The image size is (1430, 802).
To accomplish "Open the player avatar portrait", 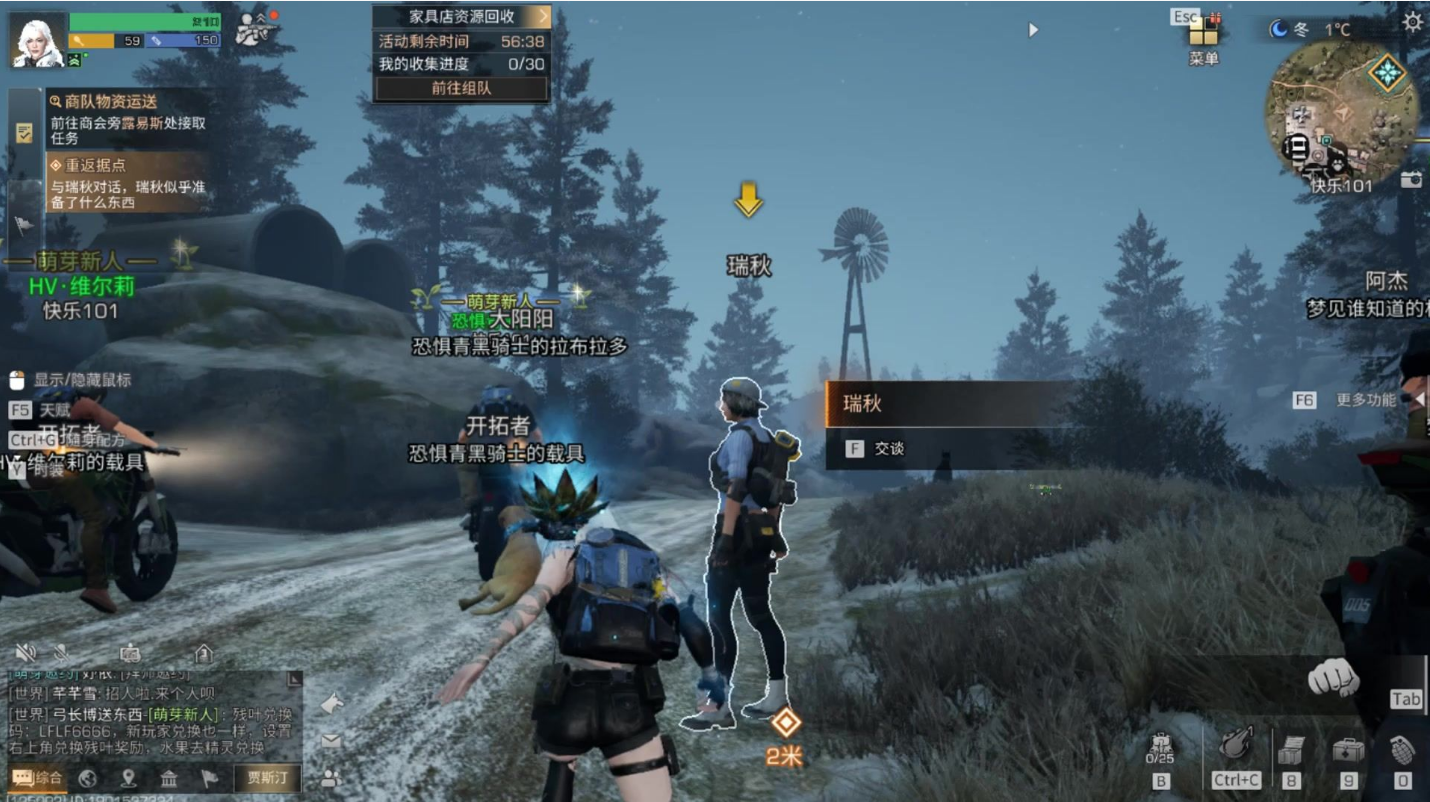I will pyautogui.click(x=38, y=40).
